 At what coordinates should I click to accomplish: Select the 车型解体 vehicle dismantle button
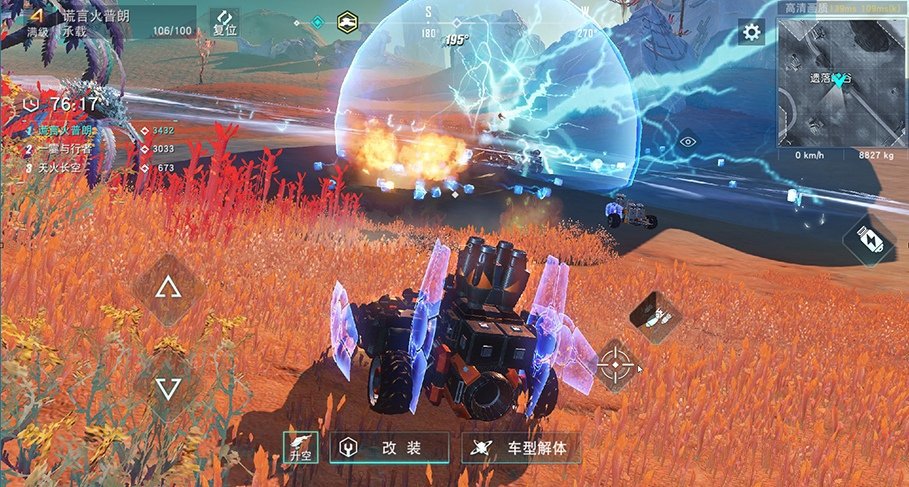[520, 447]
